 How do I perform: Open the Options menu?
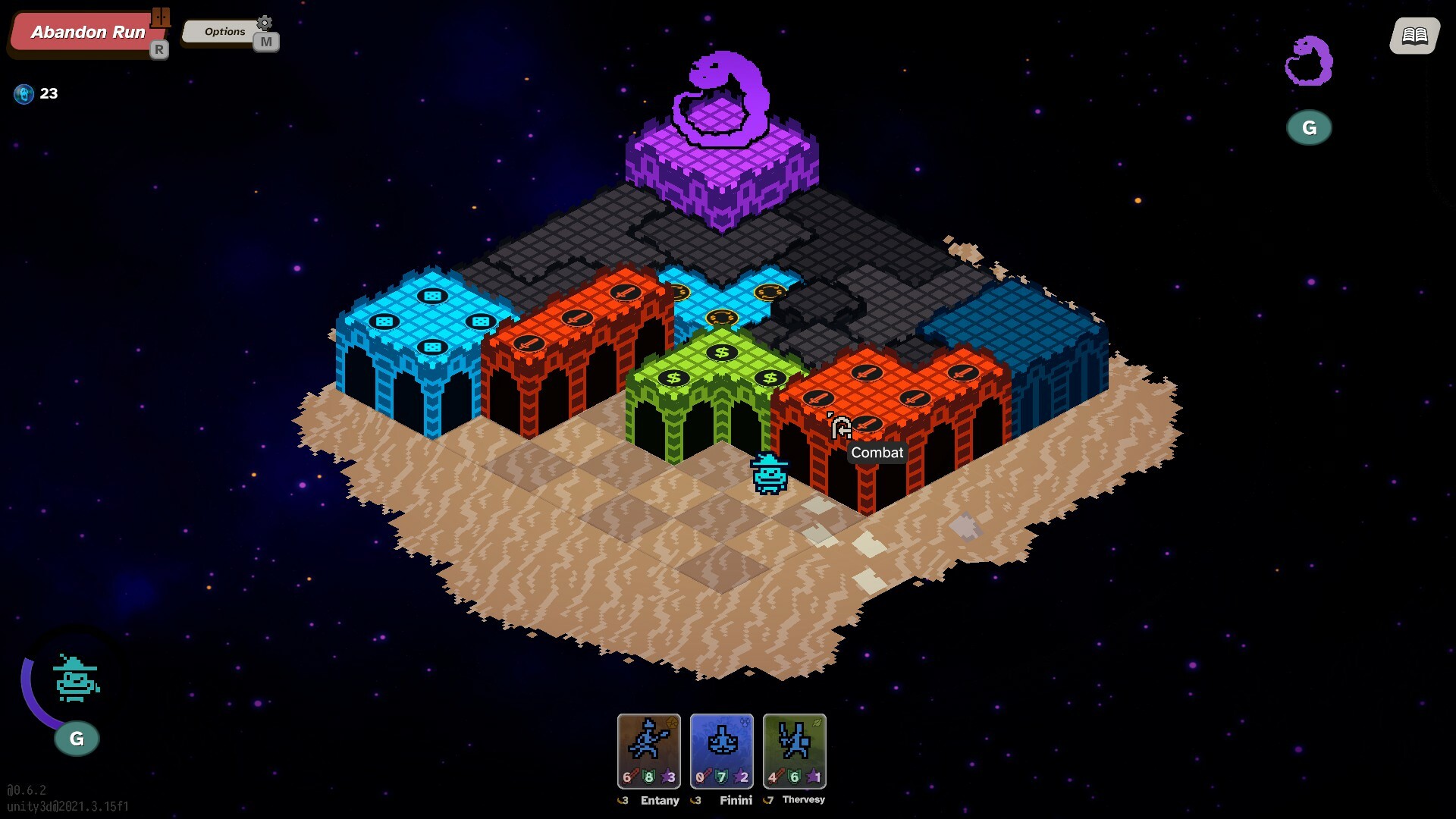pyautogui.click(x=224, y=32)
